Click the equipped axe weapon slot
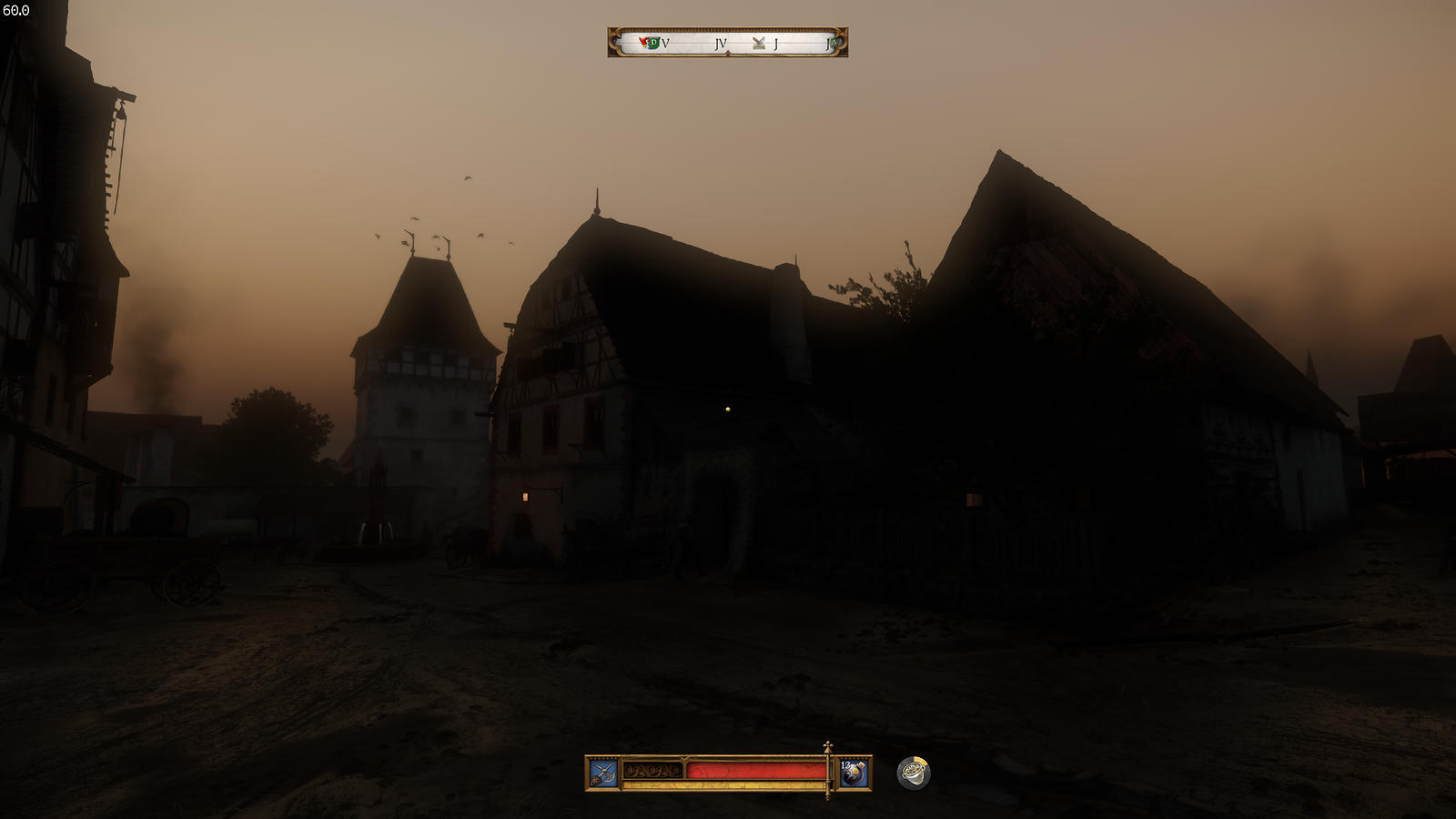The height and width of the screenshot is (819, 1456). click(603, 773)
